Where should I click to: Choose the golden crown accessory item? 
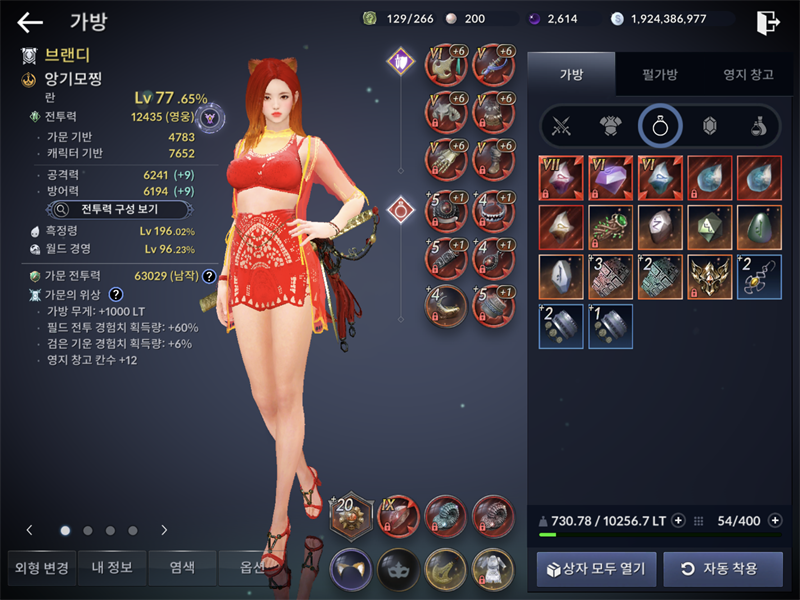coord(709,276)
